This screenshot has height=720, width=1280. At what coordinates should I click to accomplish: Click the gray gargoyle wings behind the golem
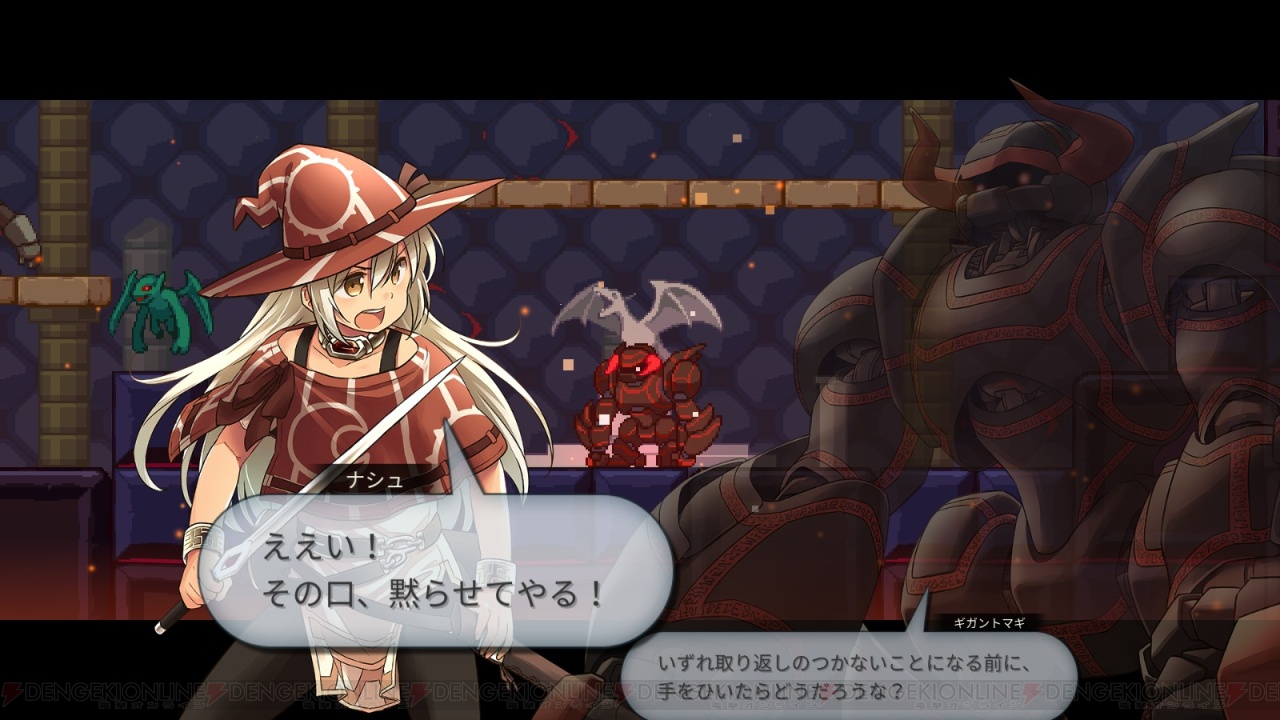[x=630, y=305]
